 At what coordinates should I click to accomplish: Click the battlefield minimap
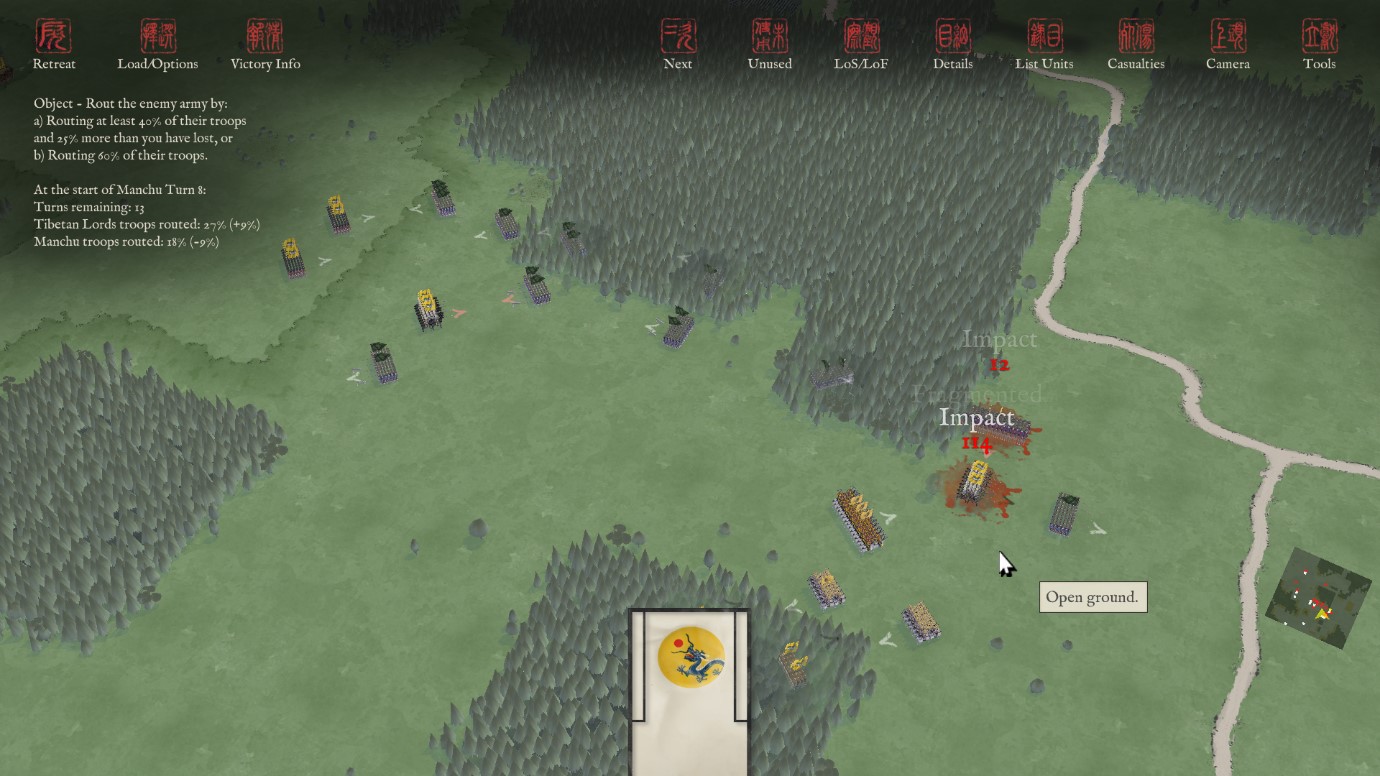(1318, 600)
